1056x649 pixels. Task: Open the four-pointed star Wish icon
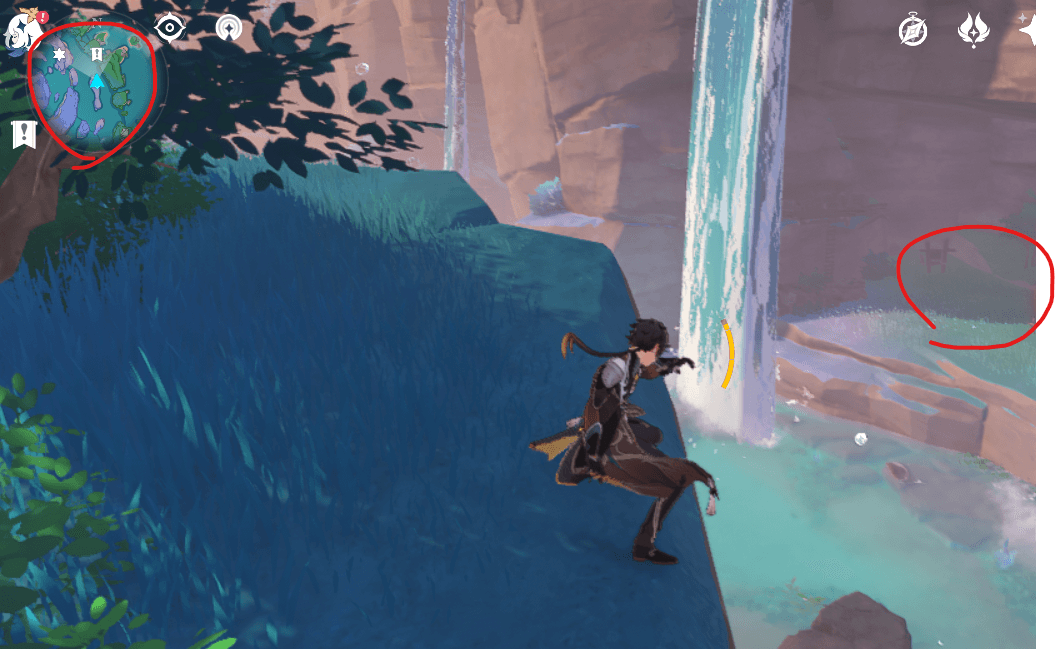click(x=1028, y=31)
